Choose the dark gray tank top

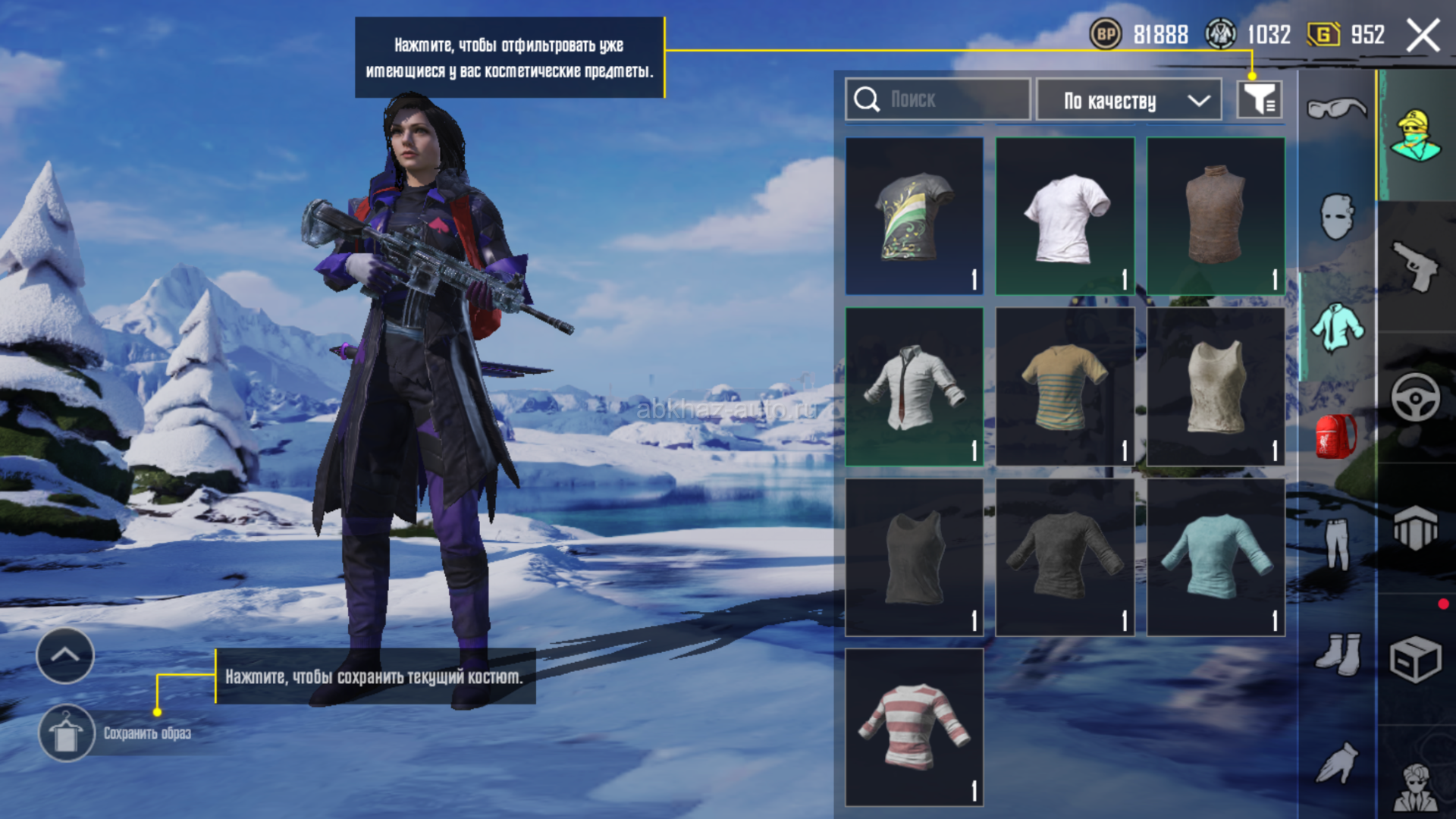click(x=914, y=557)
